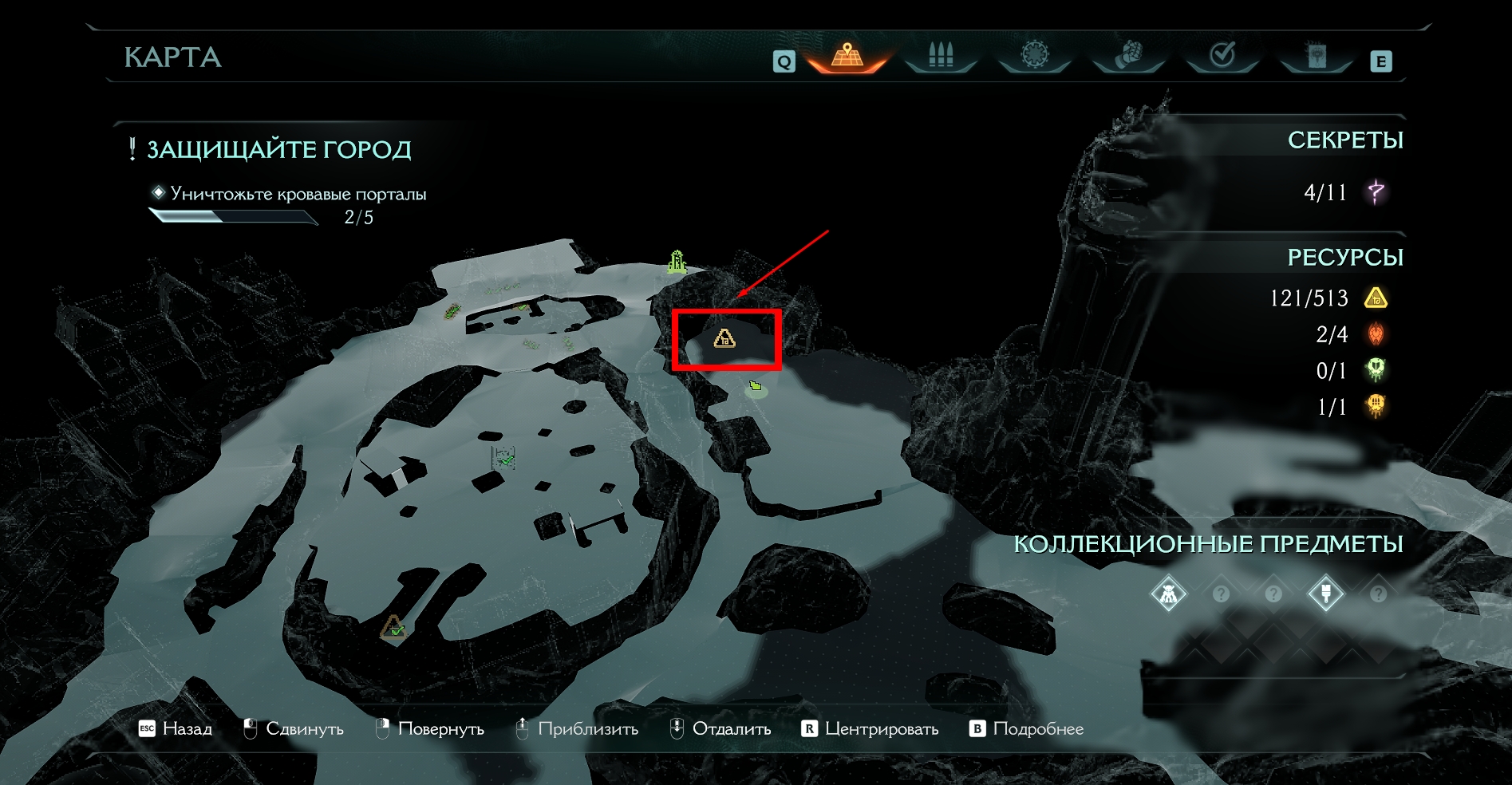Open the gear-shaped upgrades tab
The image size is (1512, 785).
pyautogui.click(x=1035, y=55)
